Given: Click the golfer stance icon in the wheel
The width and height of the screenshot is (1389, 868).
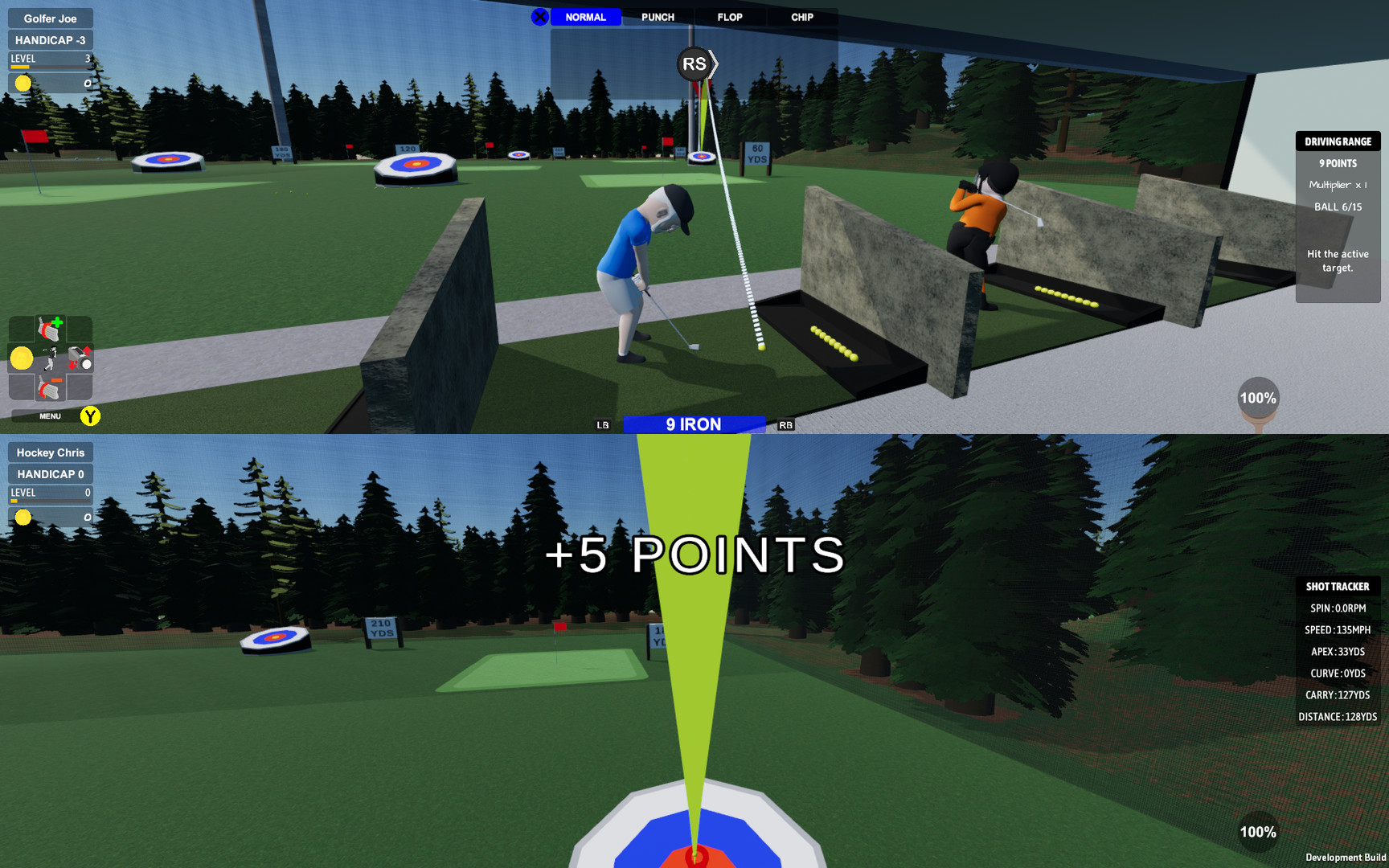Looking at the screenshot, I should pos(50,358).
